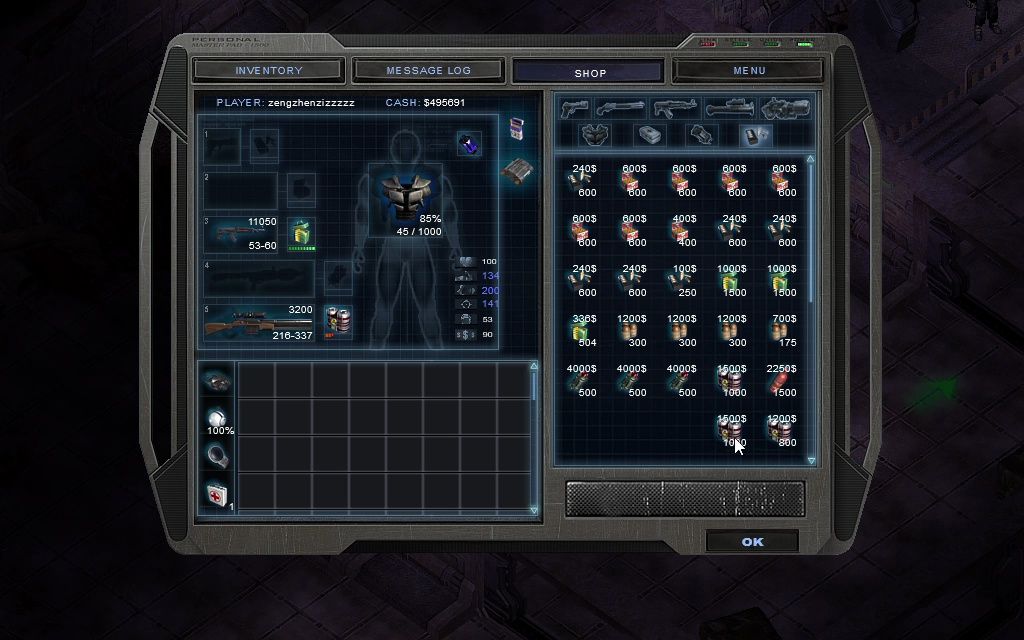Screen dimensions: 1024x640
Task: Select the Shop tab
Action: pyautogui.click(x=590, y=73)
